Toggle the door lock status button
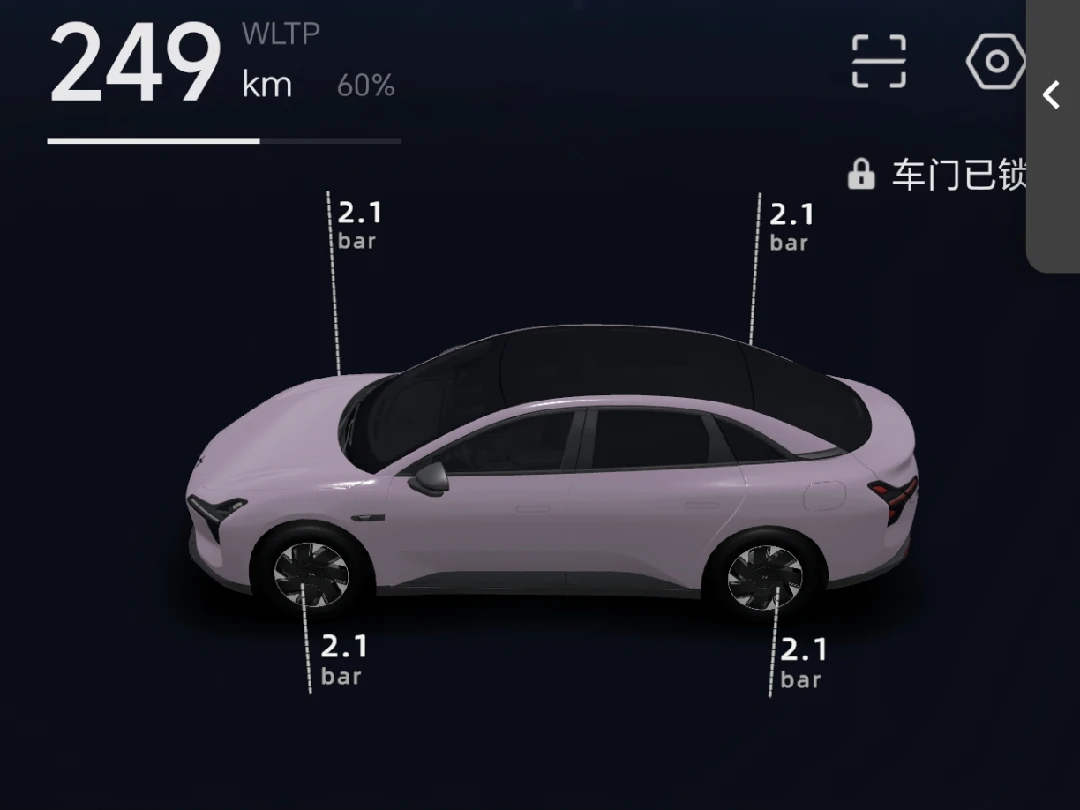 tap(936, 175)
